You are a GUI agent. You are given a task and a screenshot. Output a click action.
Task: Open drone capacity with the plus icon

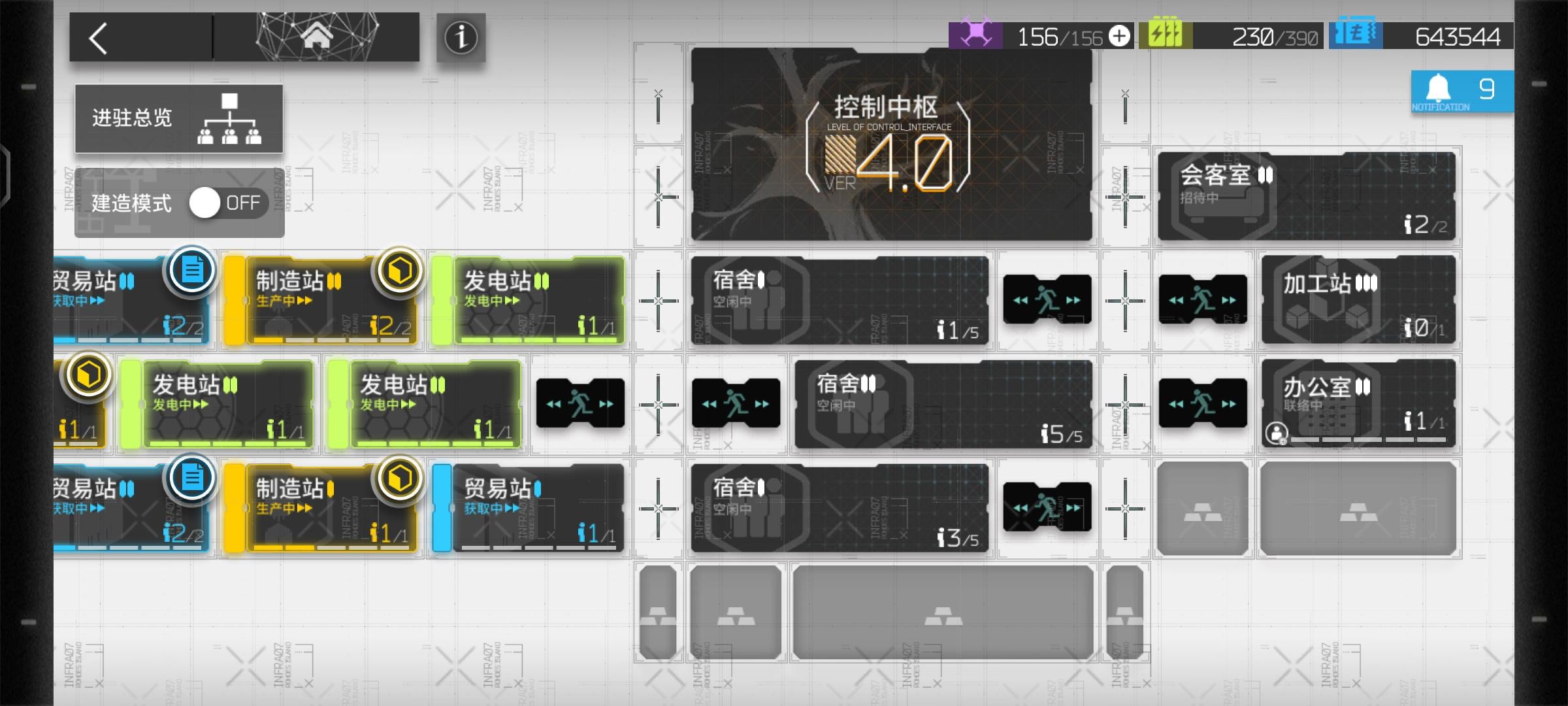[1119, 37]
